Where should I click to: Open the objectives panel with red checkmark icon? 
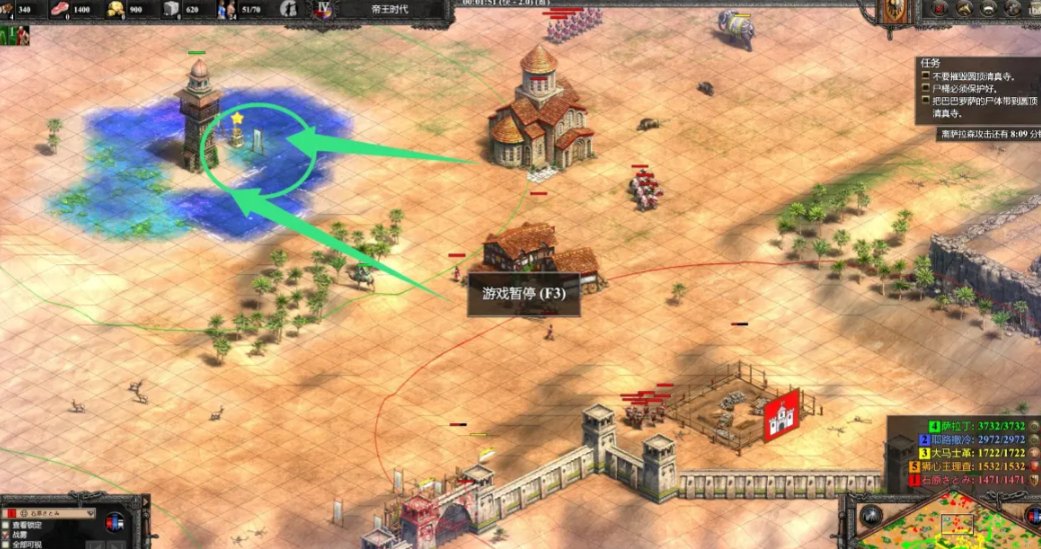(939, 9)
